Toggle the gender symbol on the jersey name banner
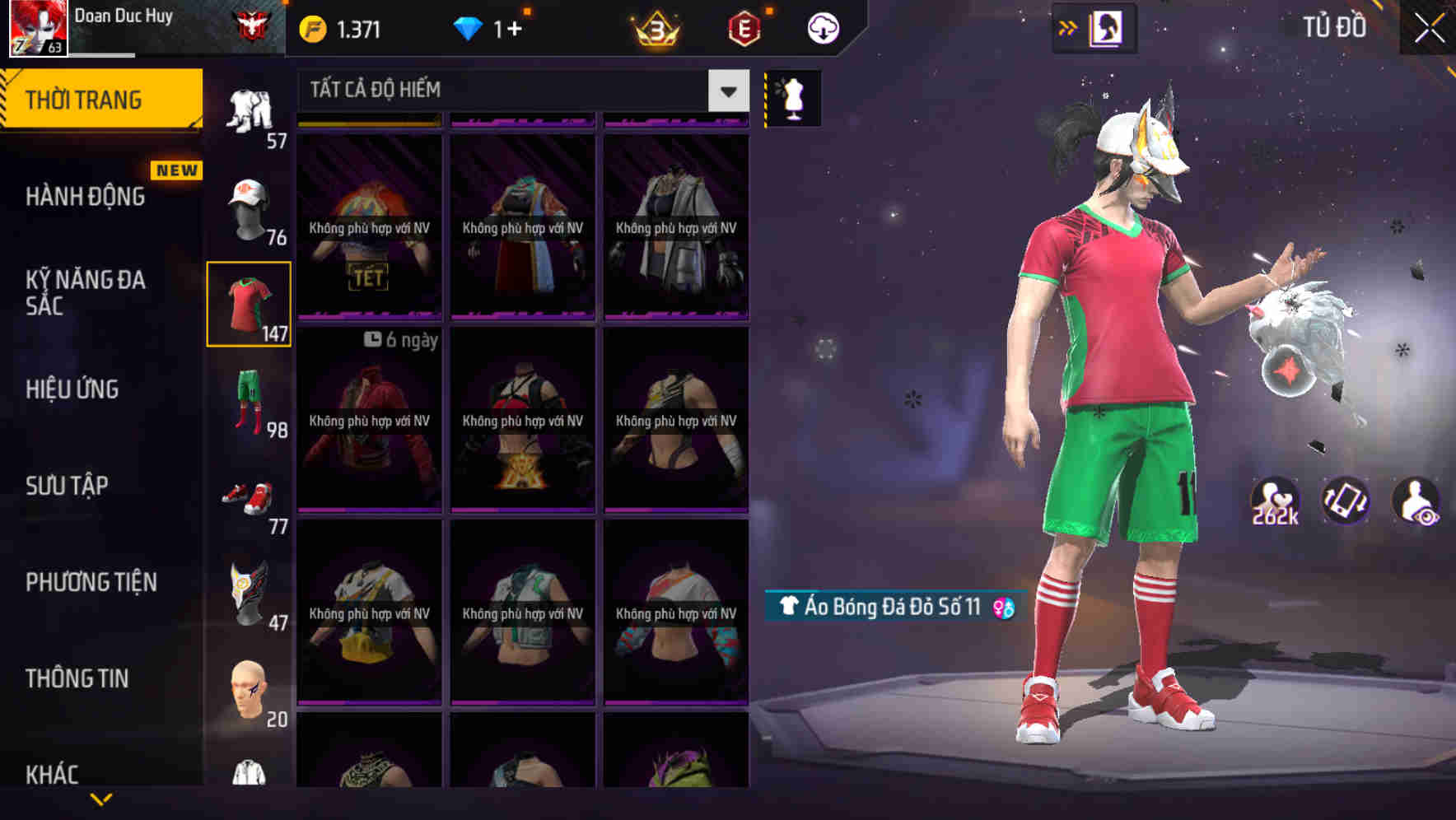This screenshot has width=1456, height=820. 1003,608
